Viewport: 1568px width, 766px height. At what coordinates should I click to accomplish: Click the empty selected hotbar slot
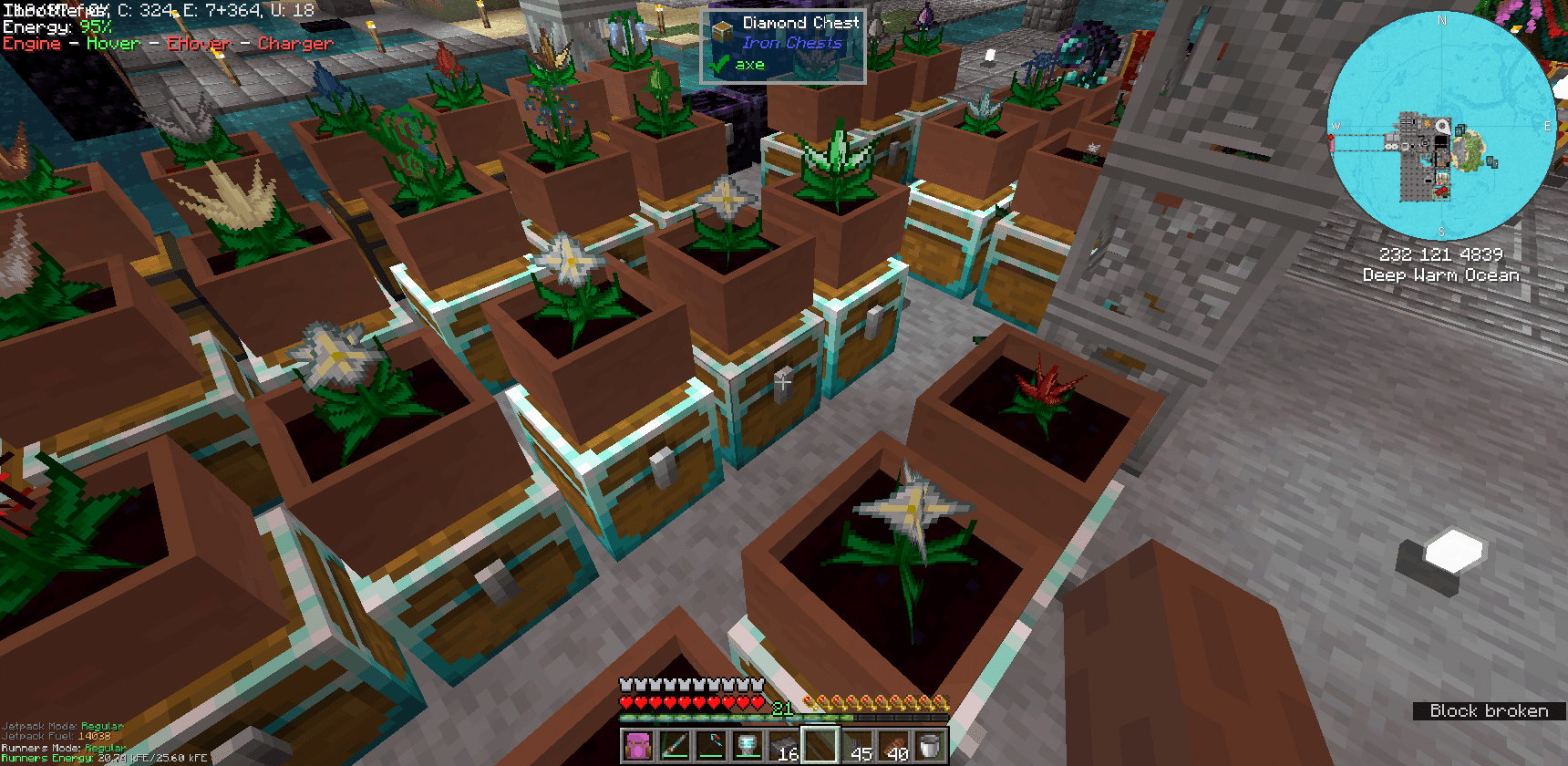click(820, 748)
